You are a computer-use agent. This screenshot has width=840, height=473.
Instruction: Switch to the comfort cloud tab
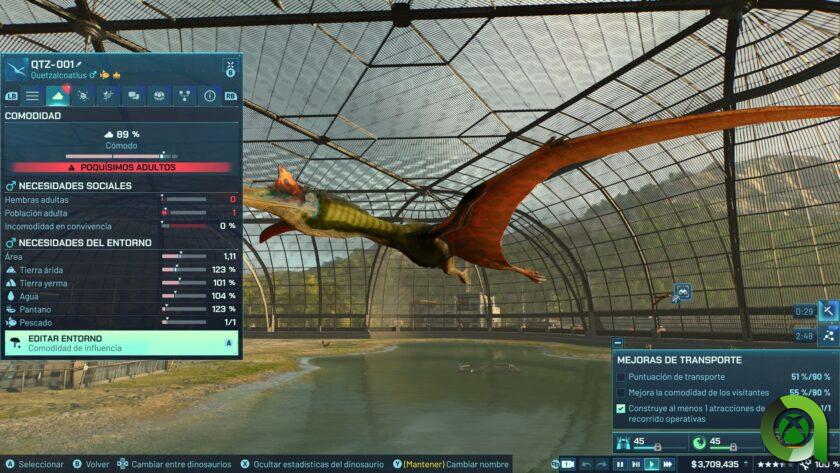point(58,96)
